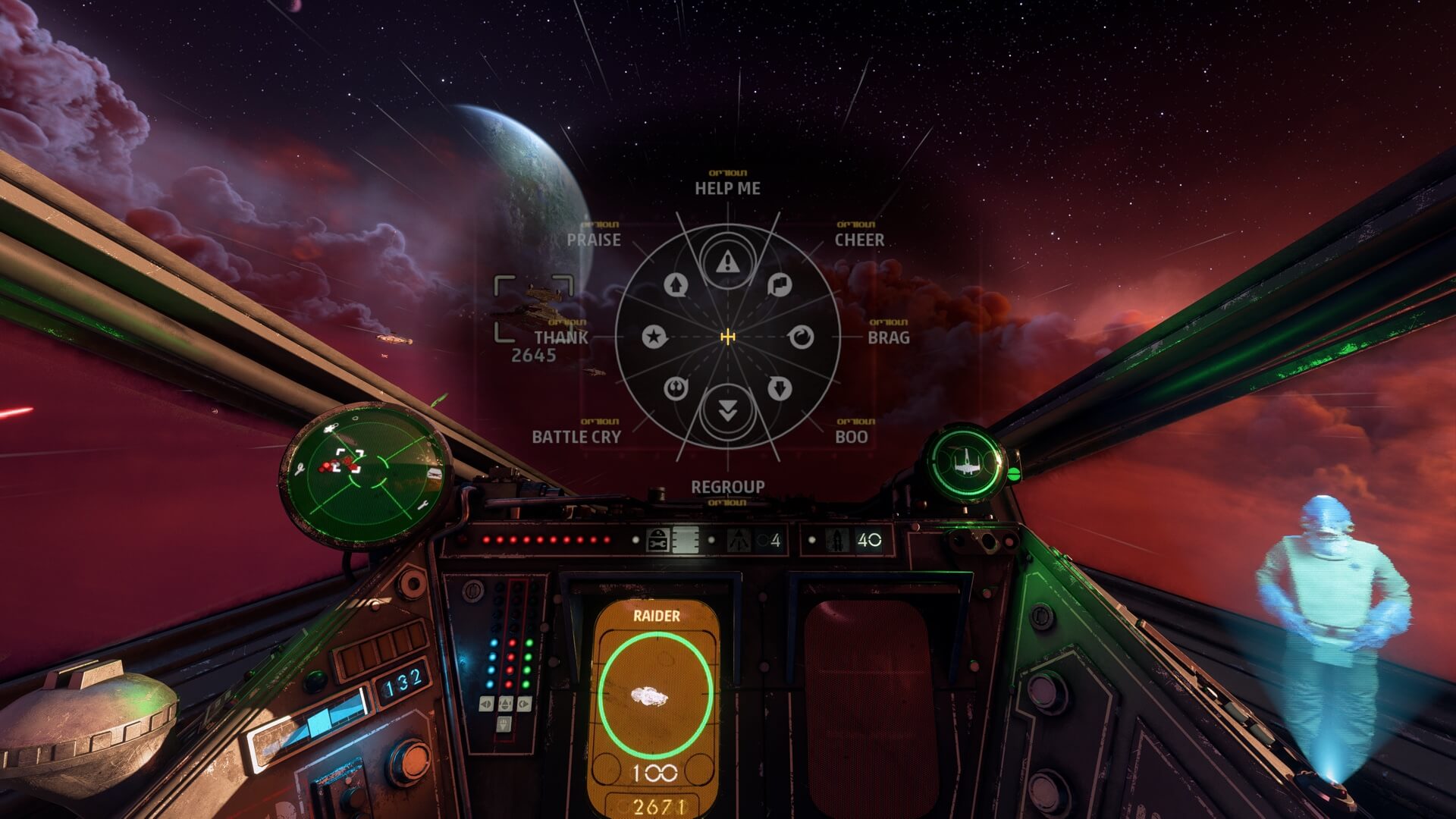The height and width of the screenshot is (819, 1456).
Task: Click the green radar scope display
Action: point(365,474)
